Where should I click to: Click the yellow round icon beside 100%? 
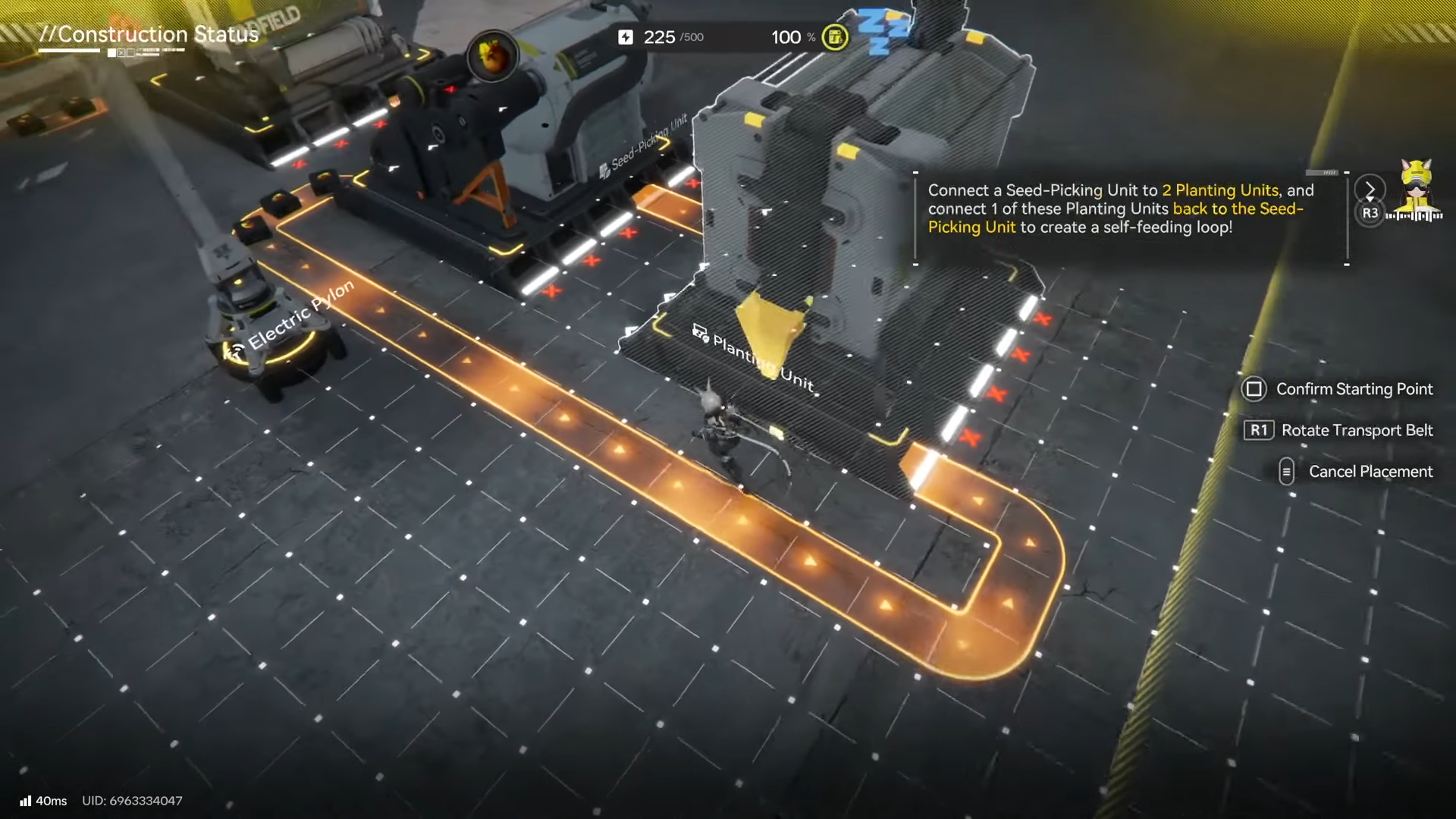tap(835, 37)
